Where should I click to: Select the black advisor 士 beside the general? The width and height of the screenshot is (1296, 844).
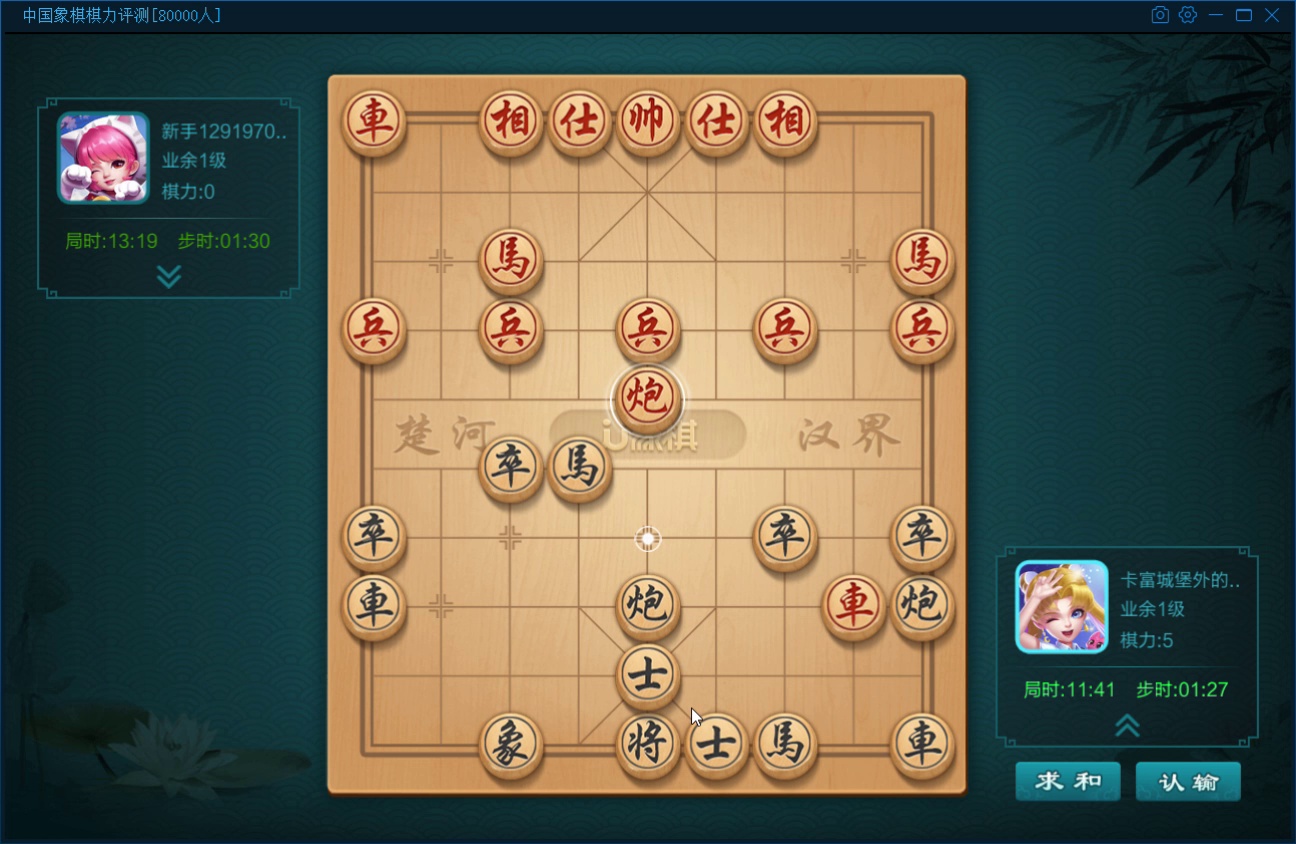click(x=716, y=746)
